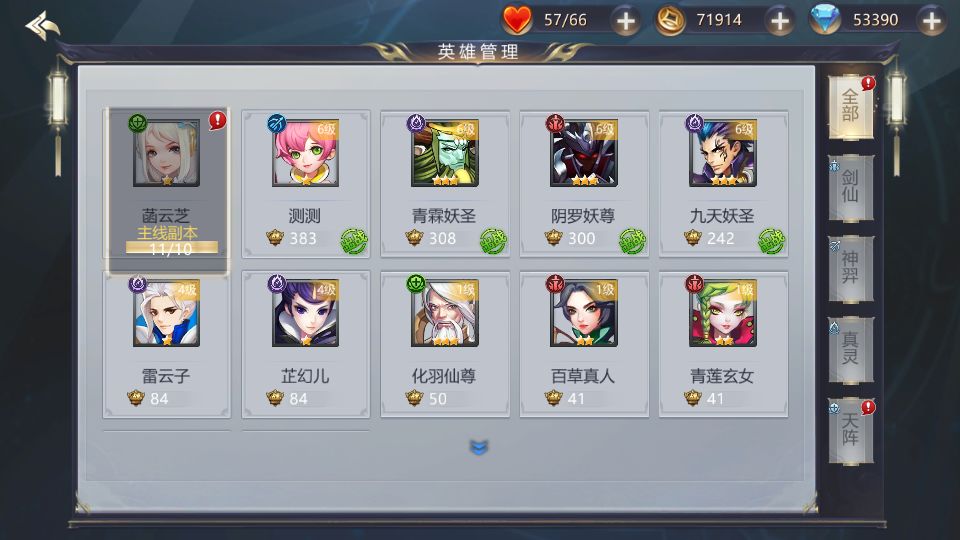The height and width of the screenshot is (540, 960).
Task: Go back with the arrow button
Action: [x=42, y=24]
